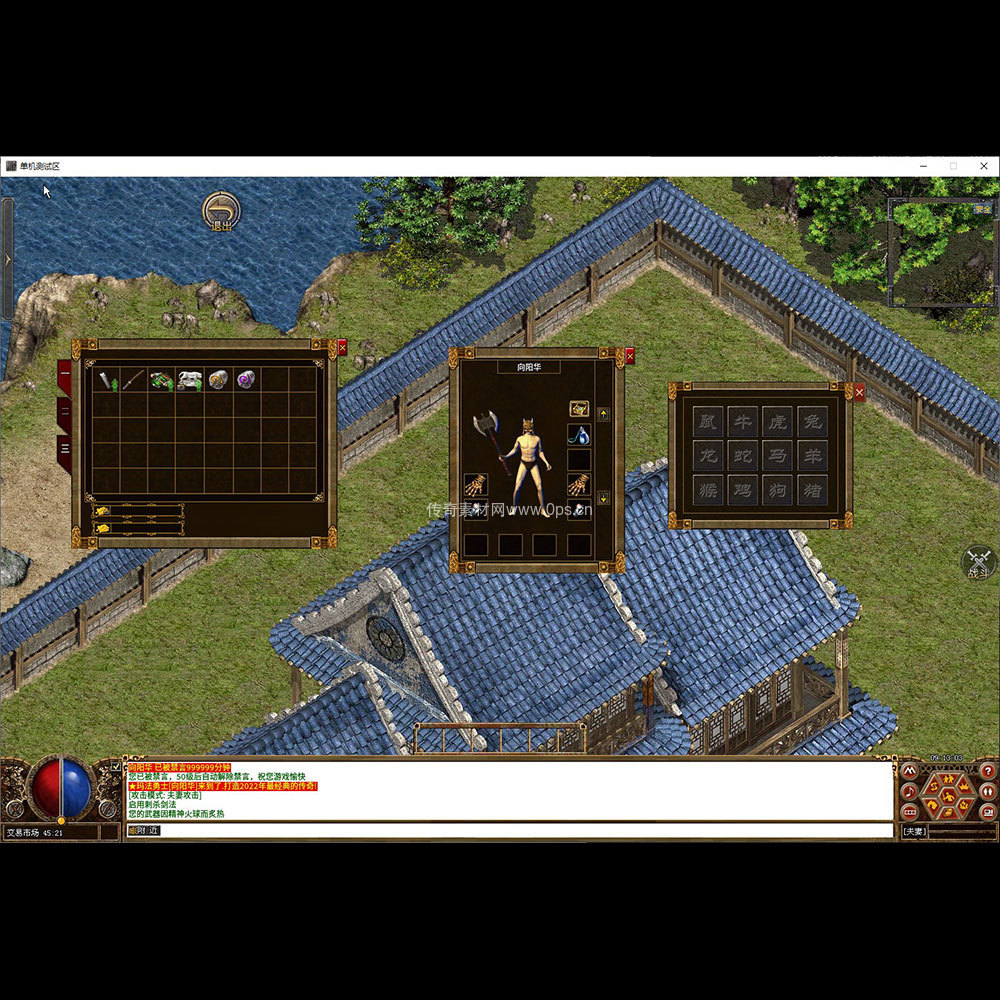
Task: Select the orange swirl stone in bag
Action: pyautogui.click(x=218, y=379)
